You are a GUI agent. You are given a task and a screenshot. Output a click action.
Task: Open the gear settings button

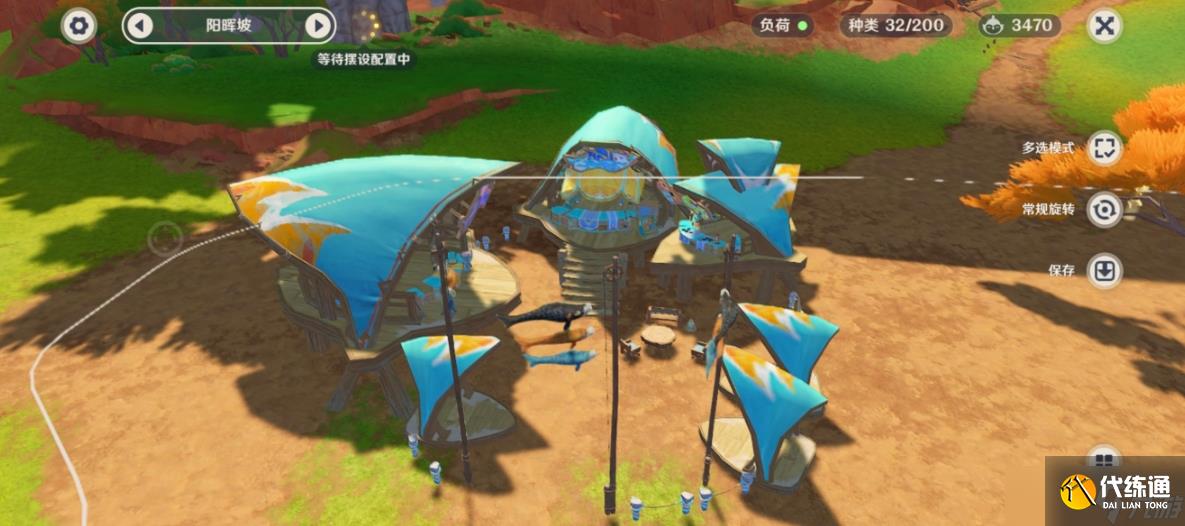pos(78,25)
